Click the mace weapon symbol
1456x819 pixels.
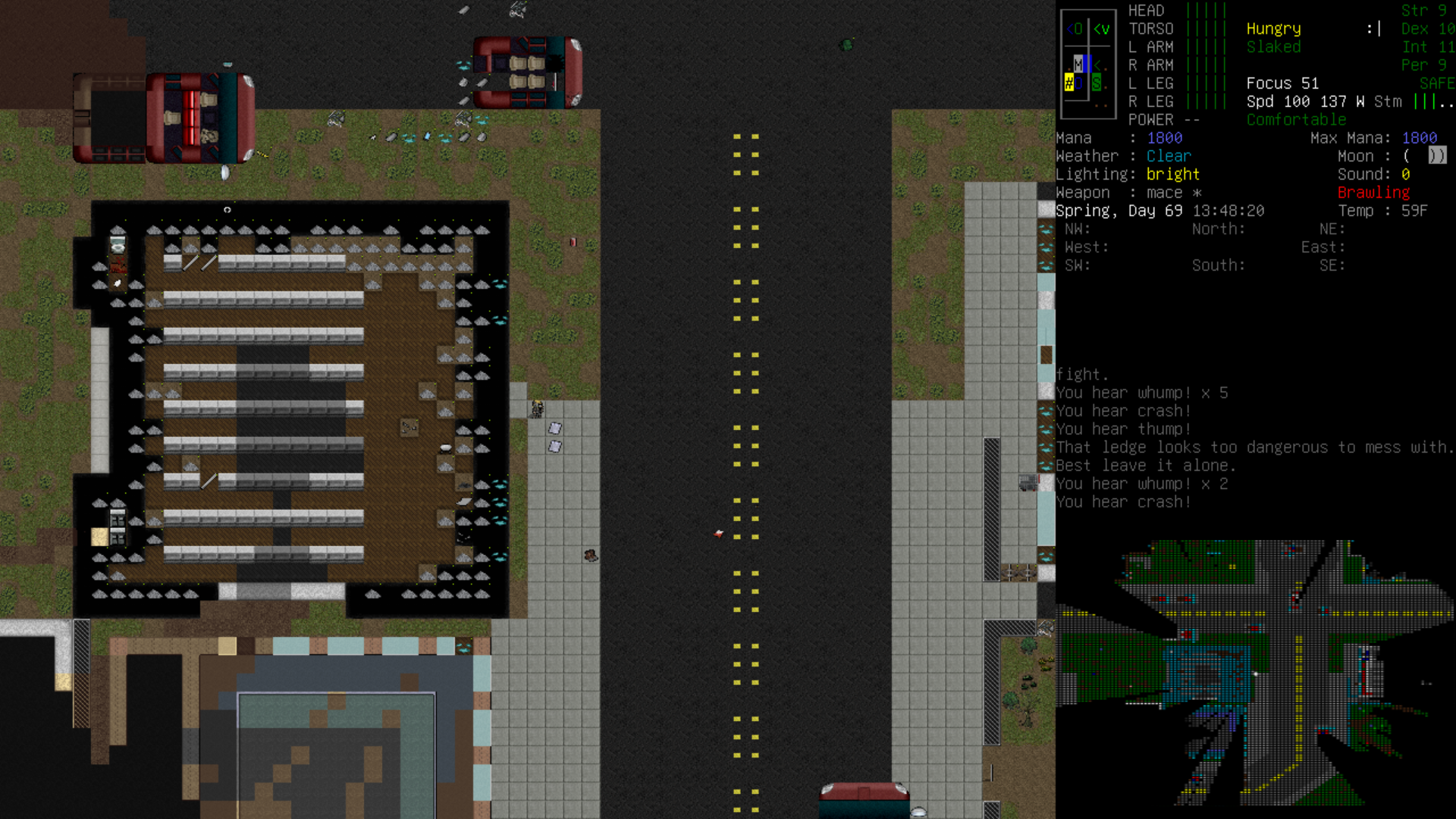(x=1198, y=193)
